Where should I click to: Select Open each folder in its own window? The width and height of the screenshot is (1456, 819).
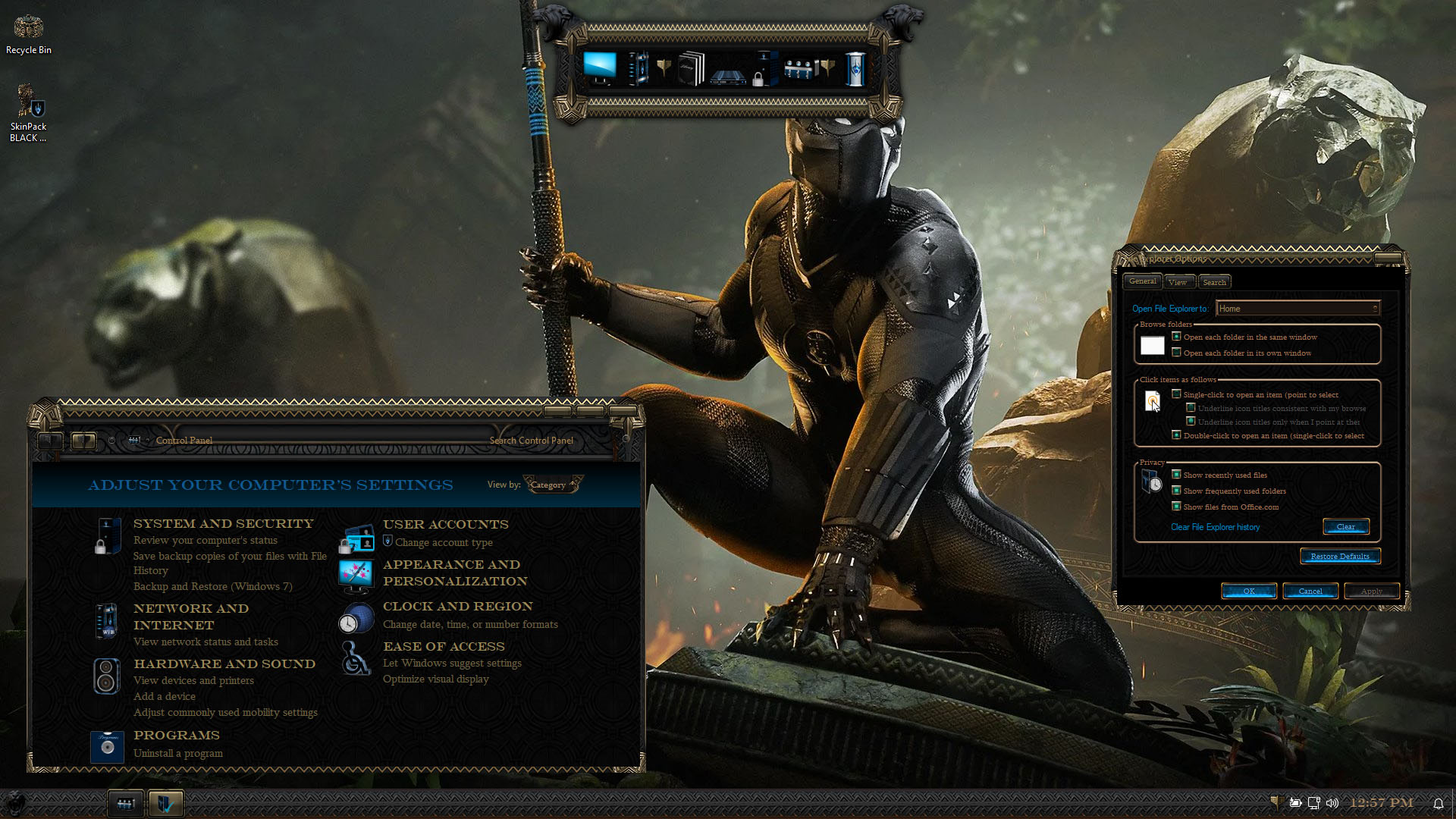coord(1177,353)
